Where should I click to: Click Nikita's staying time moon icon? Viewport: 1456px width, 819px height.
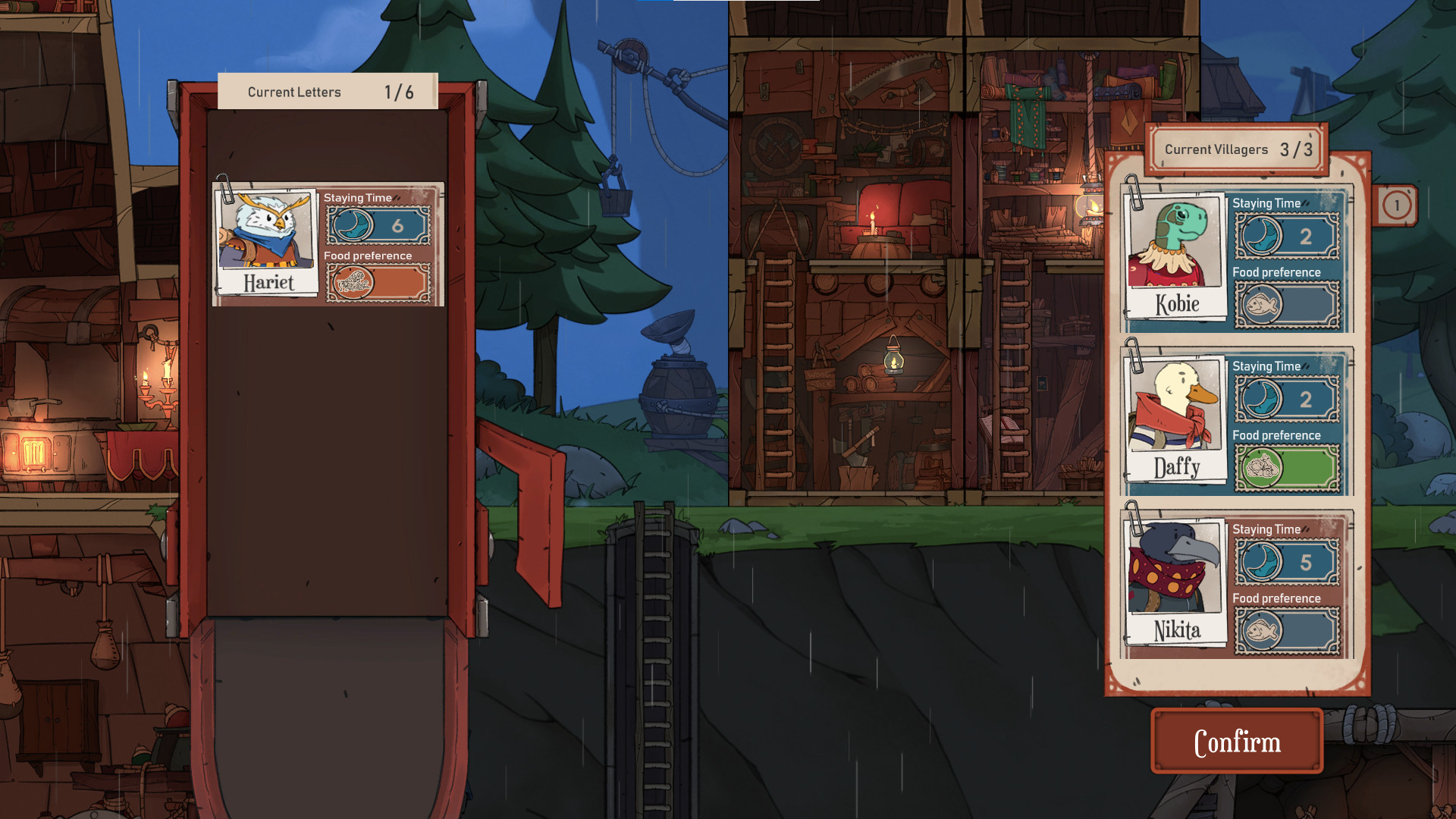click(x=1260, y=561)
